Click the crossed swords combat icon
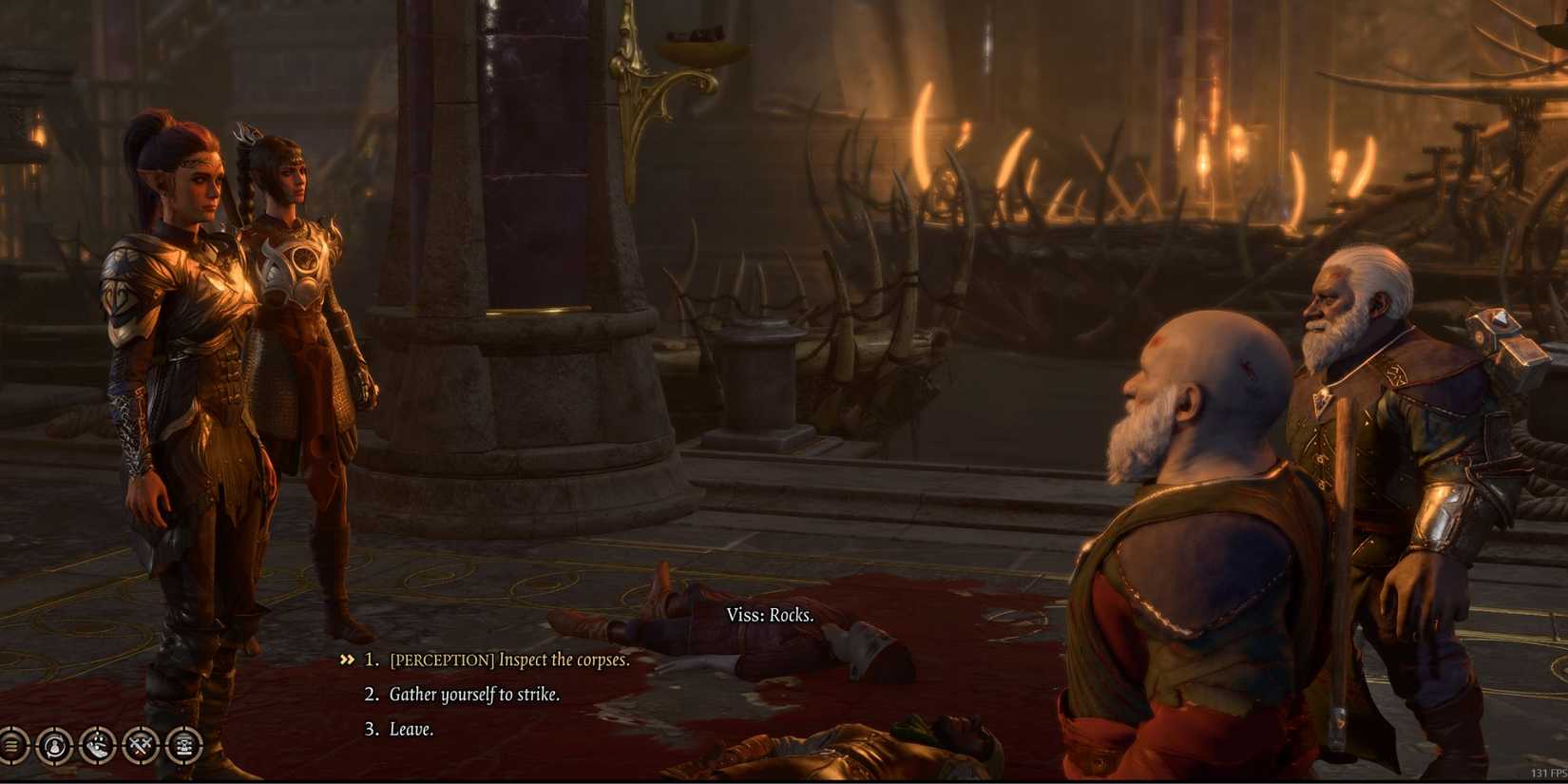 (141, 745)
